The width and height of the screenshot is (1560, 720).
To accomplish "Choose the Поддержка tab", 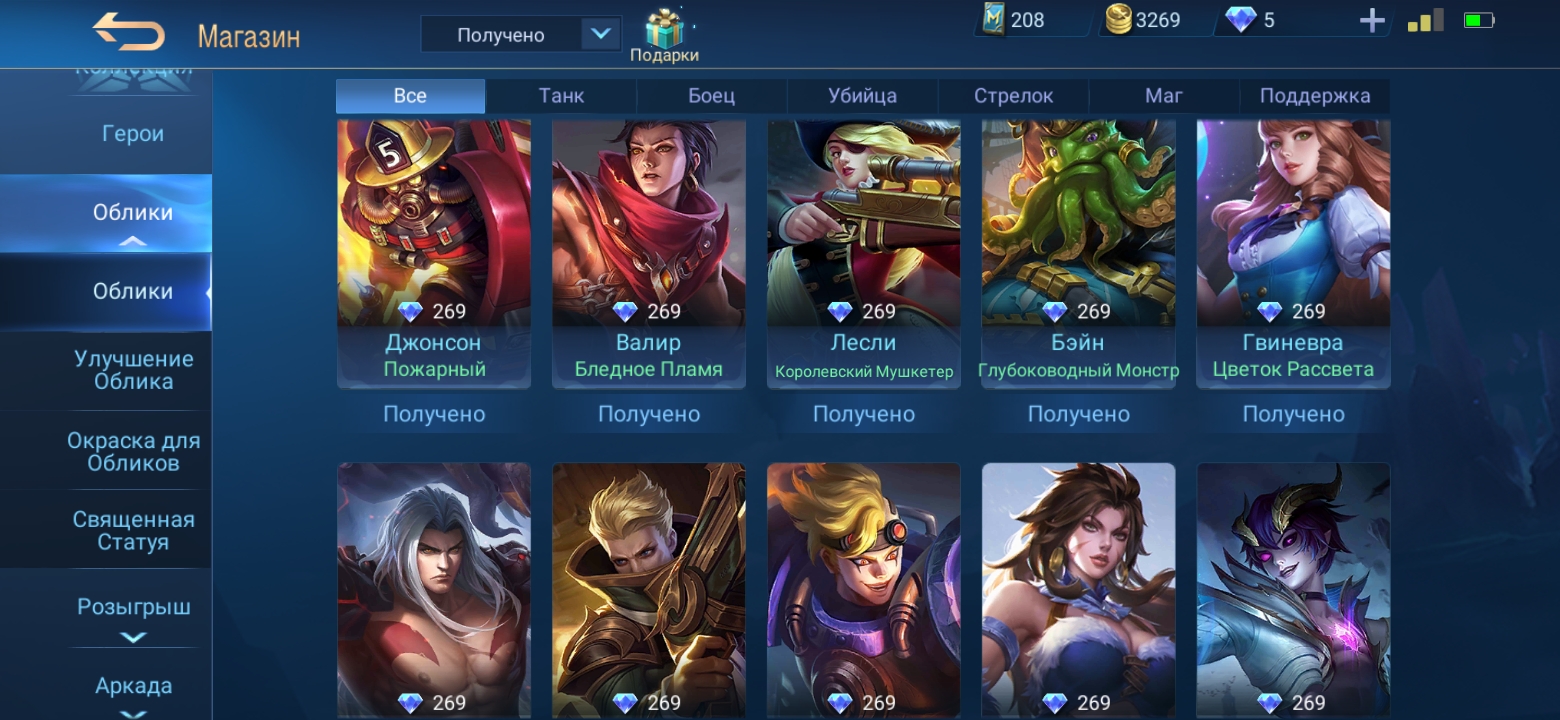I will (1314, 96).
